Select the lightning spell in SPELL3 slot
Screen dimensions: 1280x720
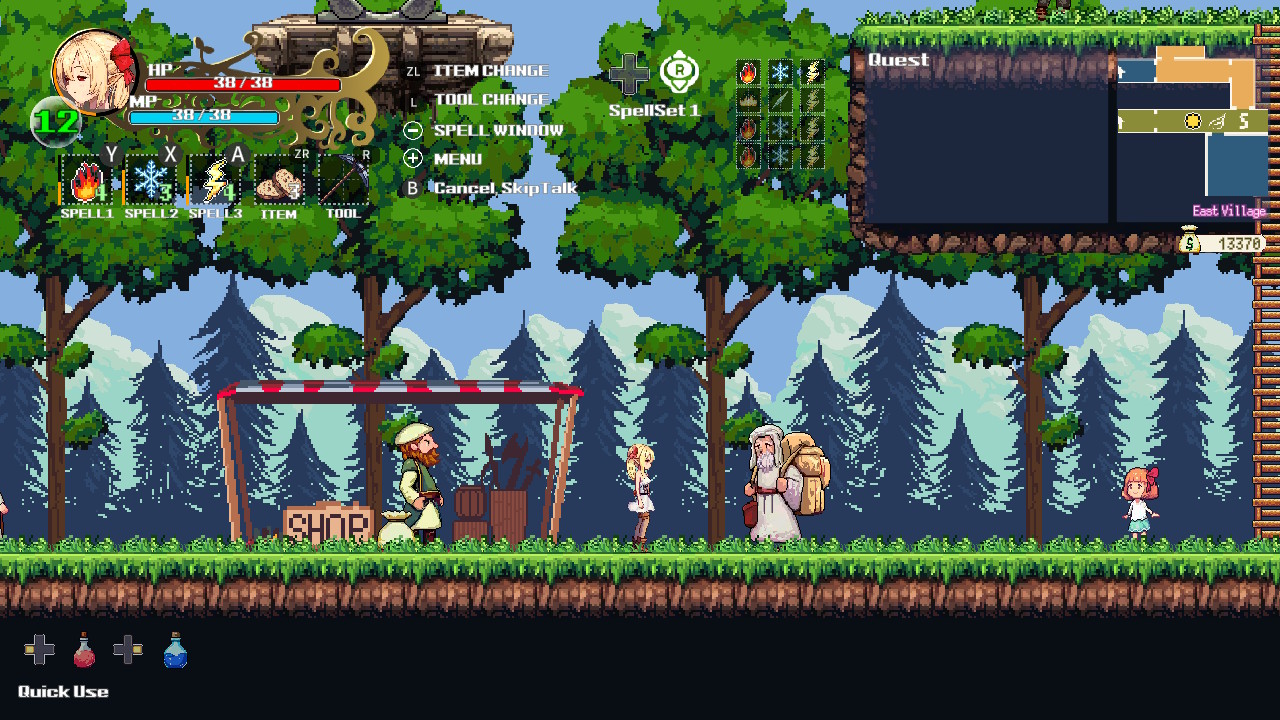(214, 182)
